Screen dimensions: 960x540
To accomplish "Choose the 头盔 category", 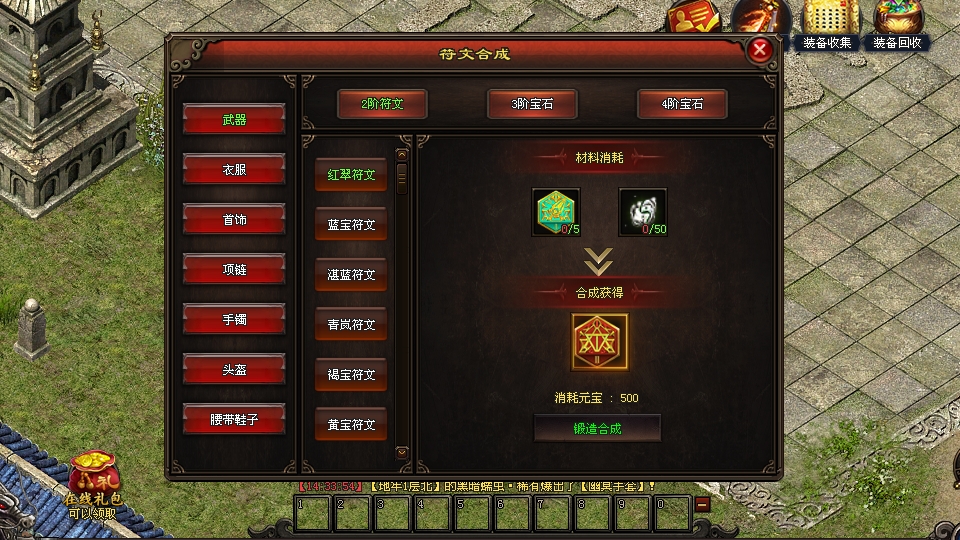I will (234, 370).
